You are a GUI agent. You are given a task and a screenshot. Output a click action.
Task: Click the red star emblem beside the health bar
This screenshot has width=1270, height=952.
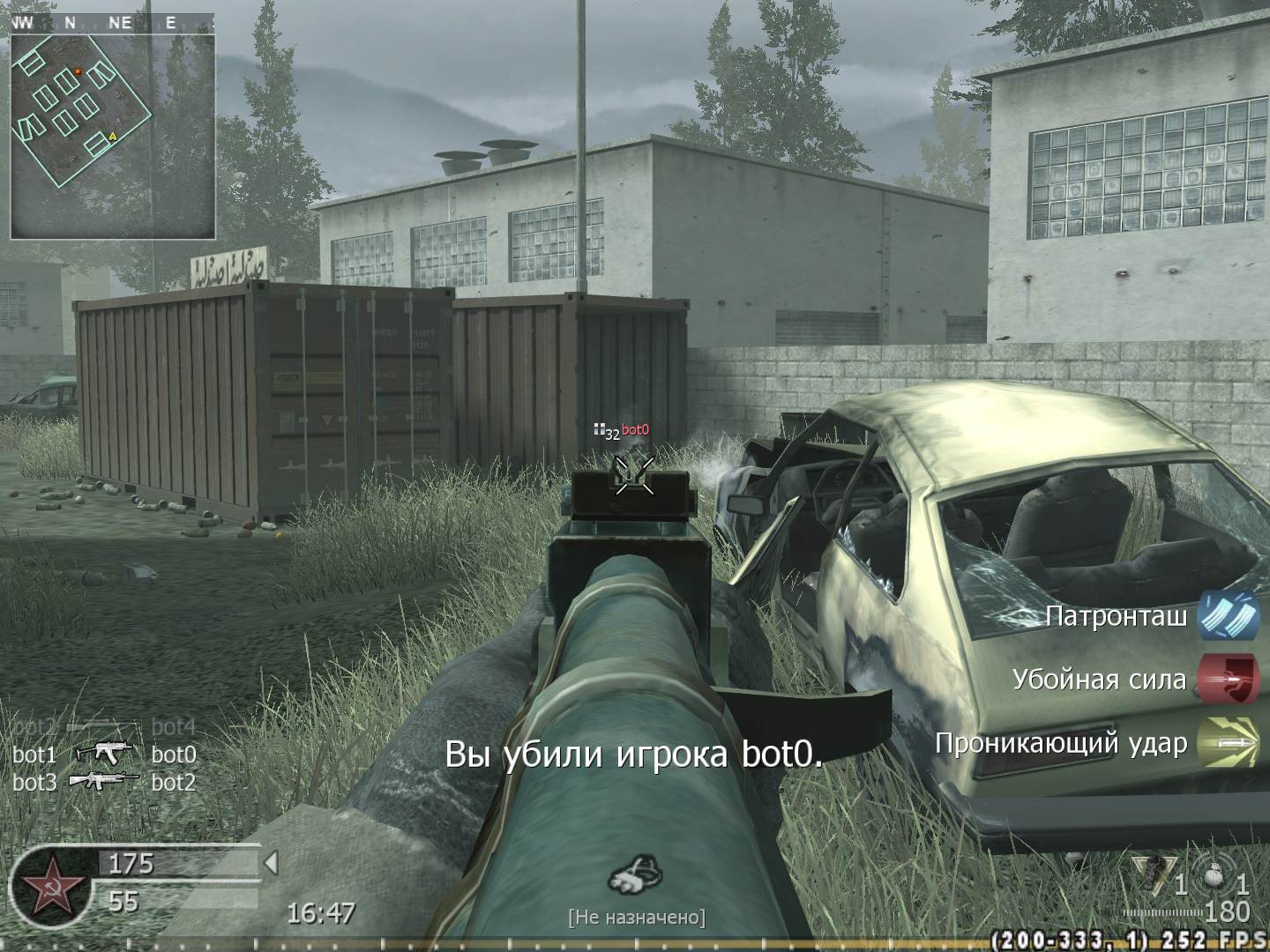pos(53,883)
